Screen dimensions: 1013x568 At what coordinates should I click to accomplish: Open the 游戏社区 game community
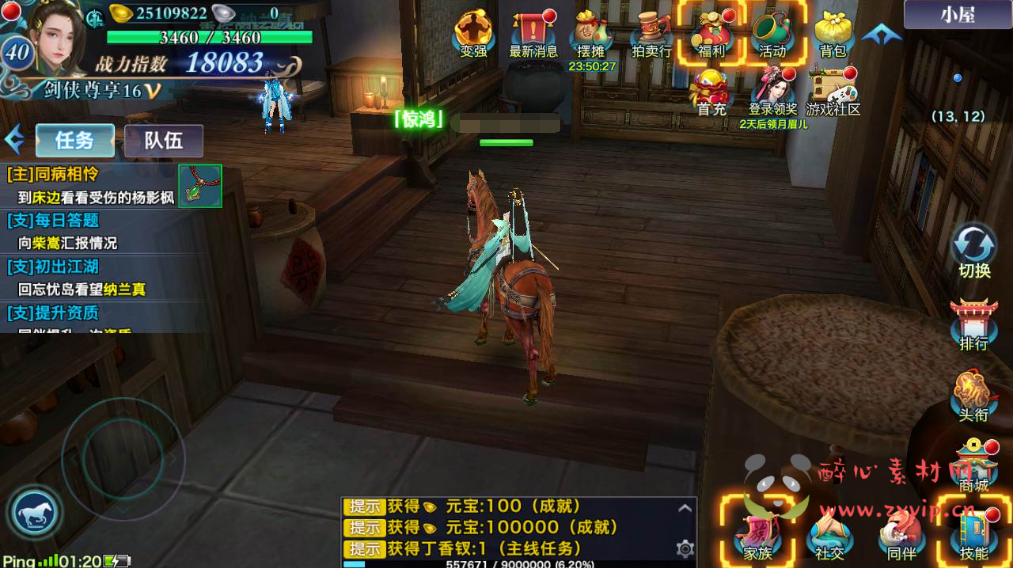click(833, 92)
